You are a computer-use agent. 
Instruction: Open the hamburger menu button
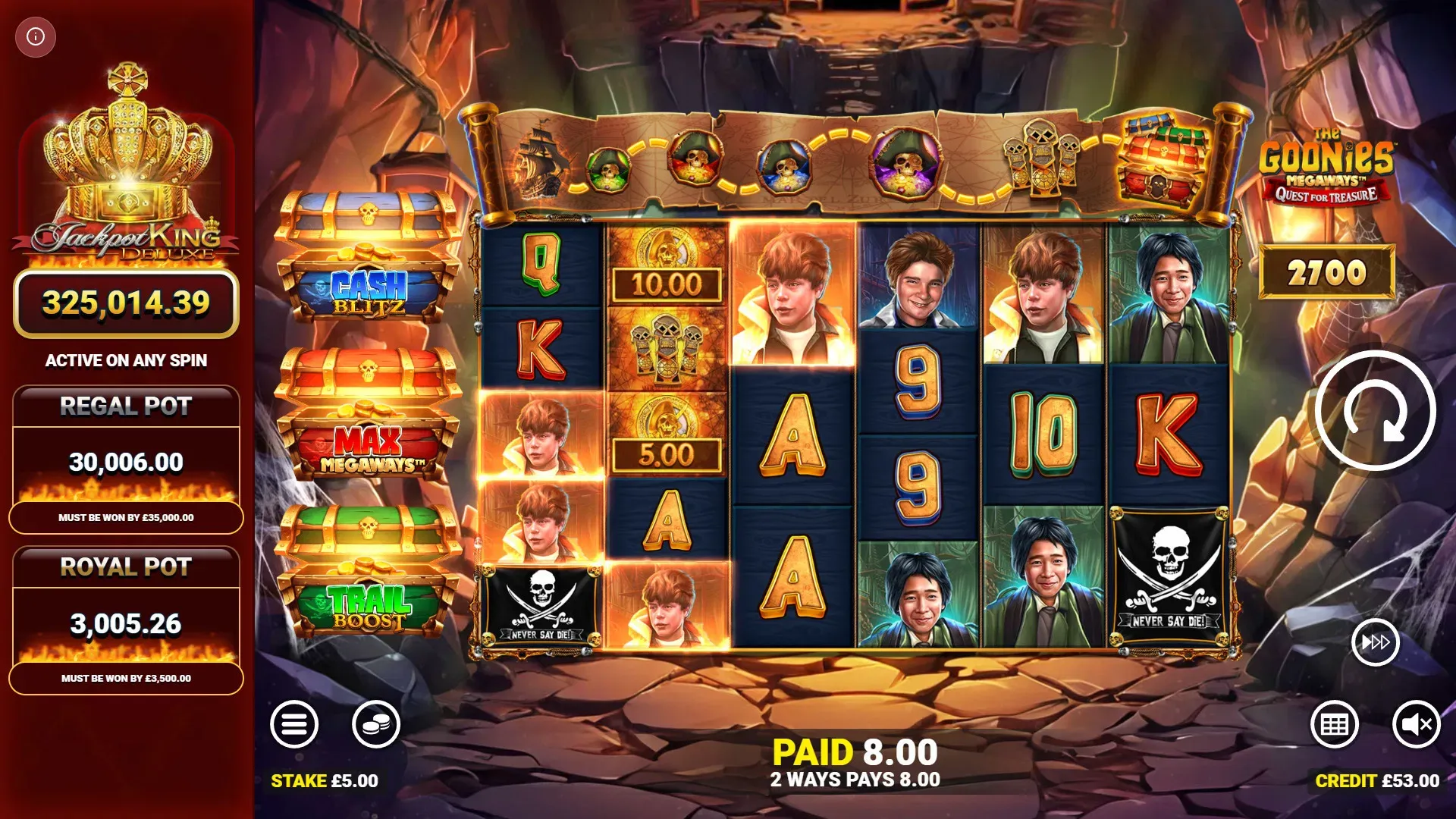click(x=294, y=724)
